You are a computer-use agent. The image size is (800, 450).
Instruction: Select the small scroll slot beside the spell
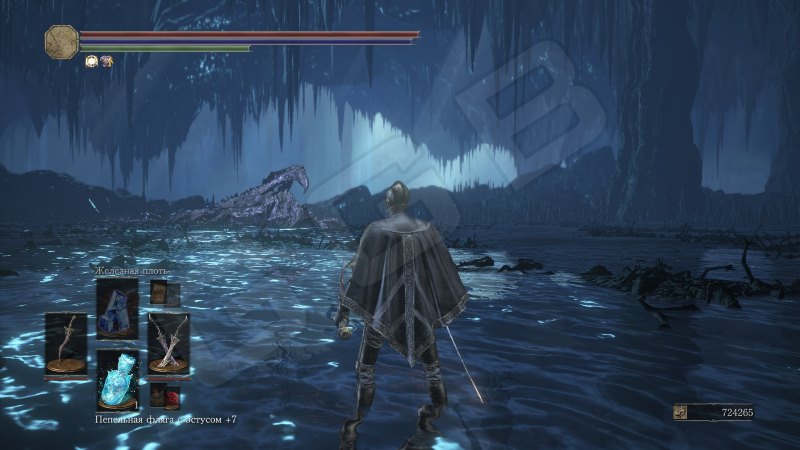tap(164, 294)
